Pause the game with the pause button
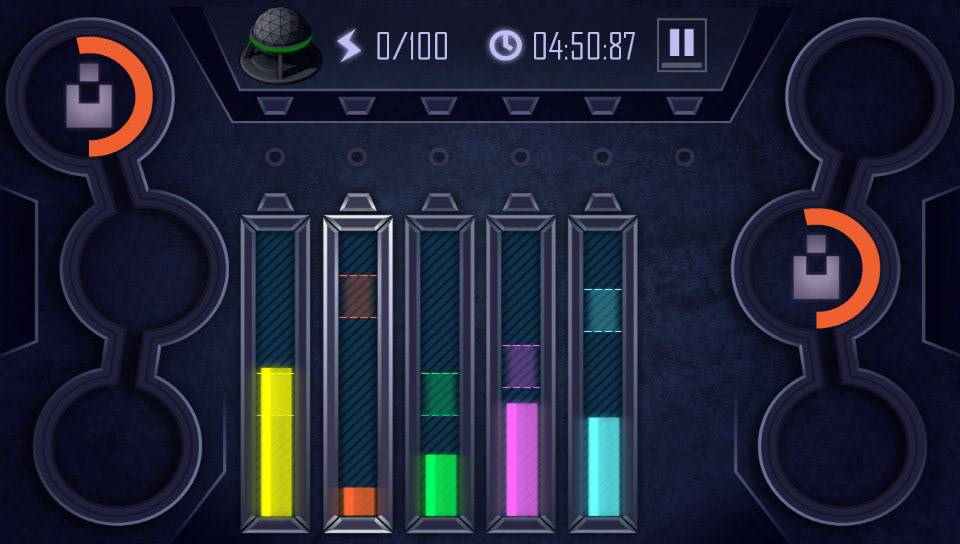The height and width of the screenshot is (544, 960). point(681,44)
